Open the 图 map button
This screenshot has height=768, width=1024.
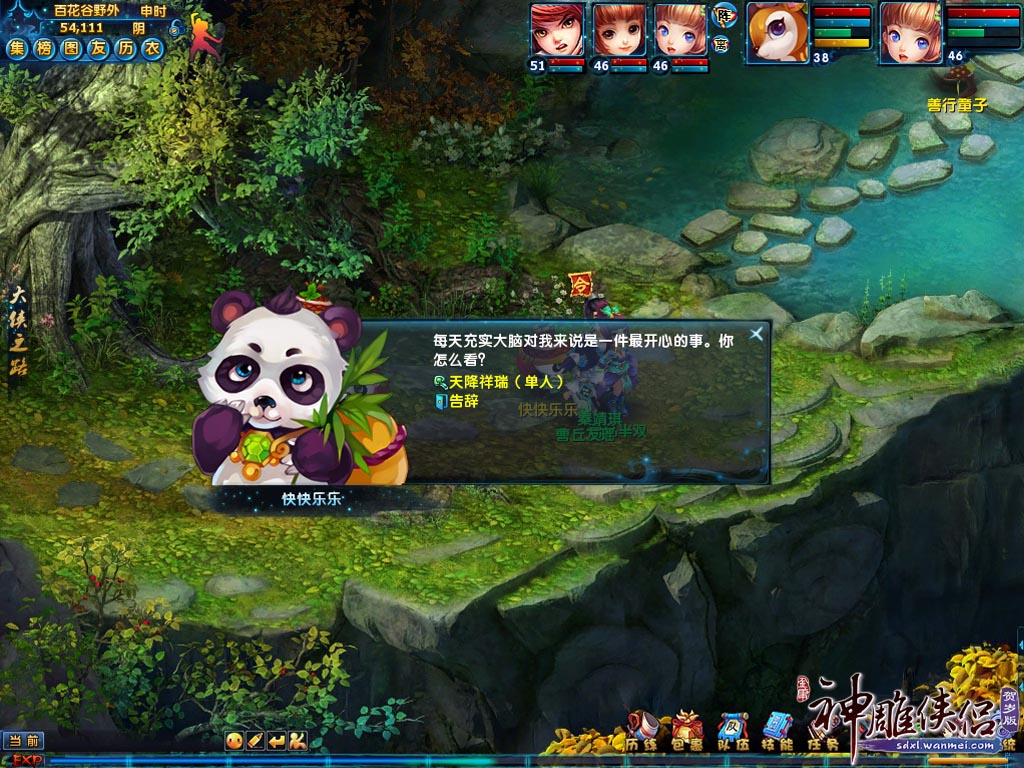[71, 48]
